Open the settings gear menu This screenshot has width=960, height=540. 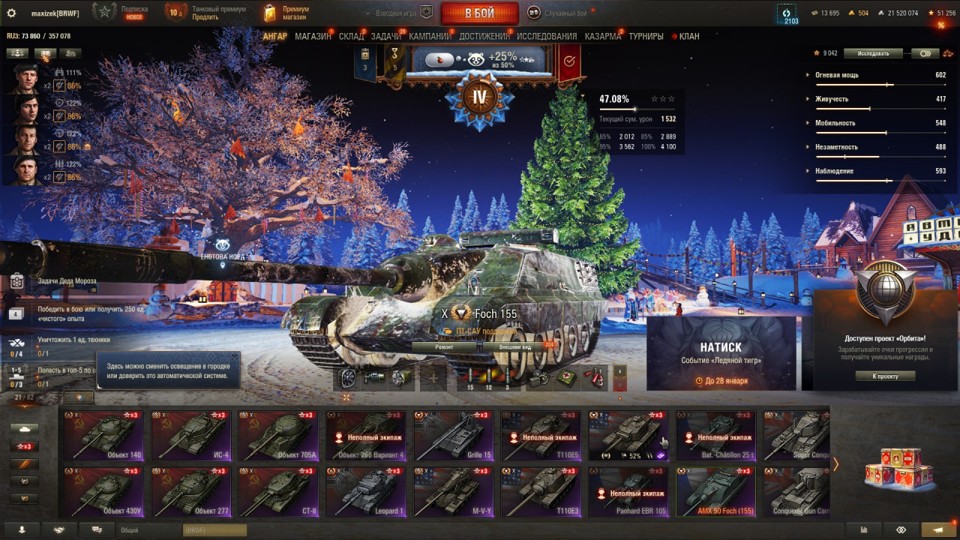[x=12, y=13]
